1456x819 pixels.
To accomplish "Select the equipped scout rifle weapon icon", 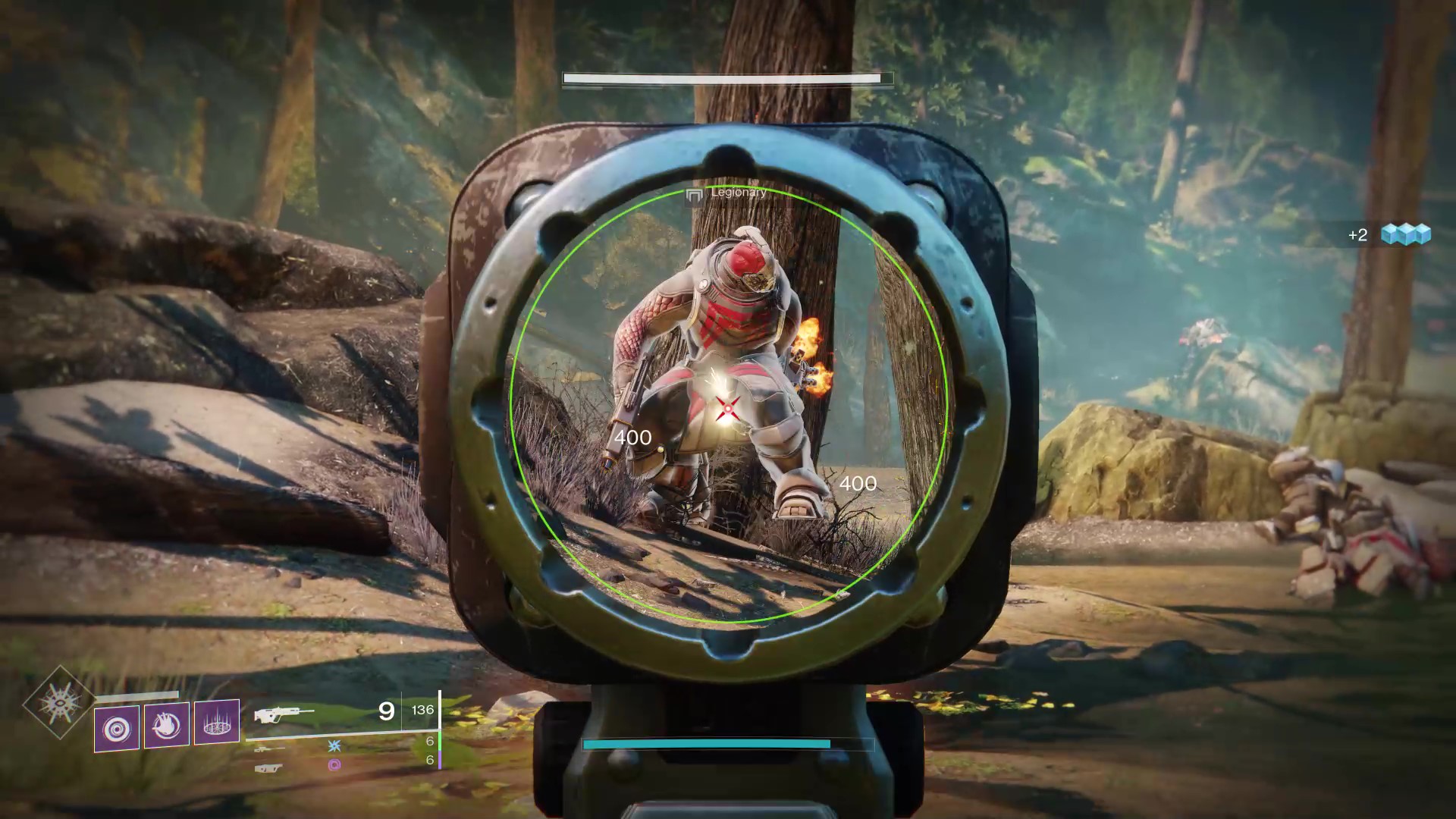I will coord(284,714).
